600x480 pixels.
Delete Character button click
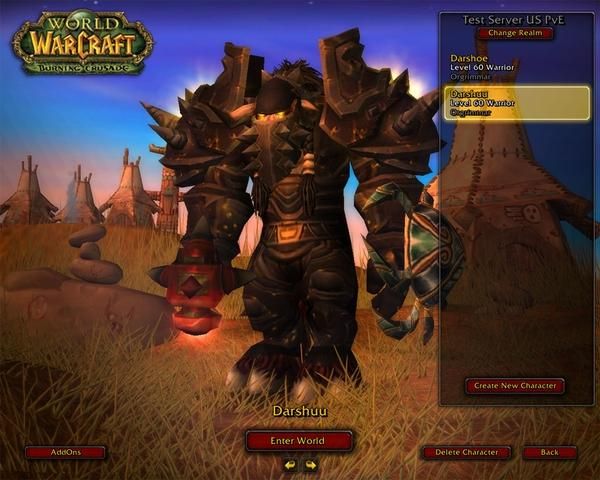[x=466, y=452]
